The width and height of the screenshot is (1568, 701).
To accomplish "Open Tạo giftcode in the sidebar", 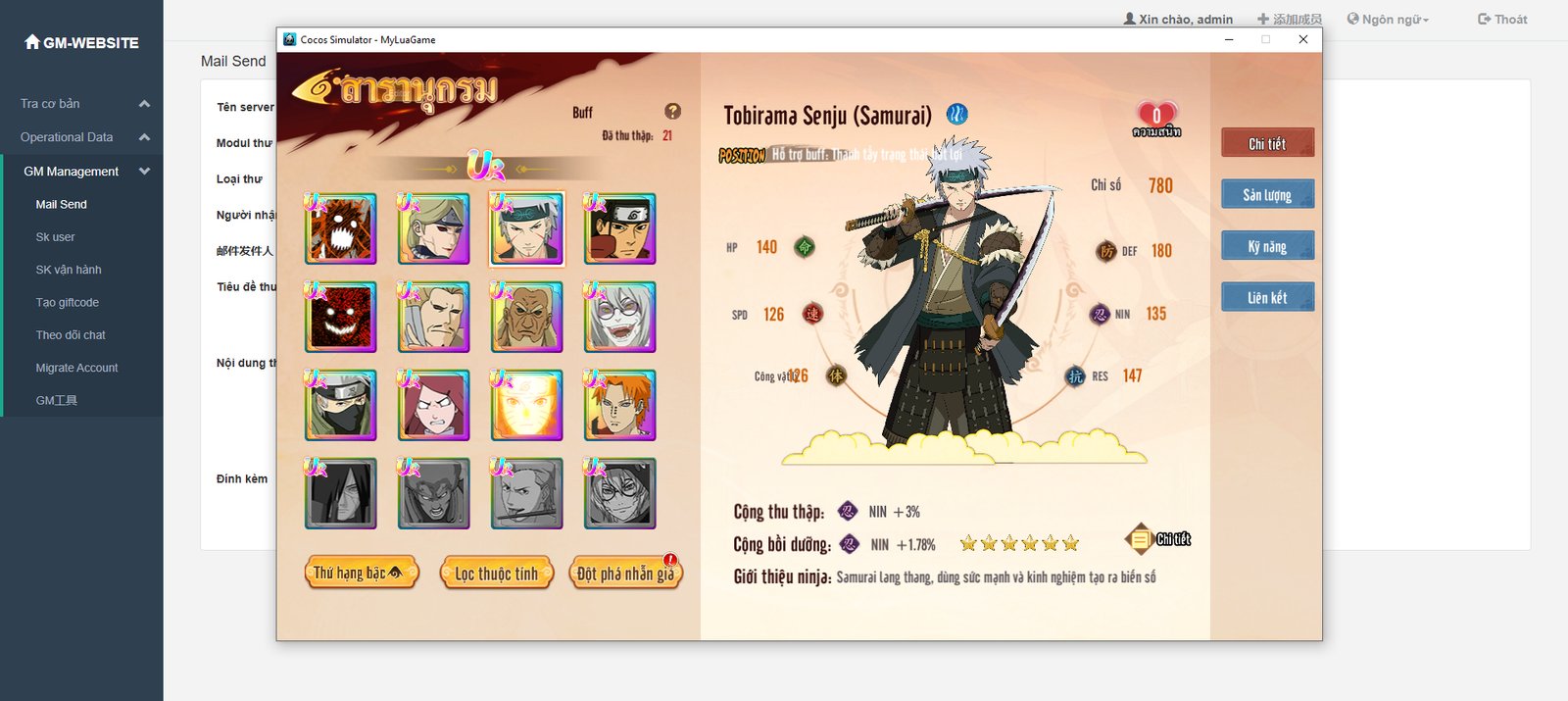I will pyautogui.click(x=67, y=302).
